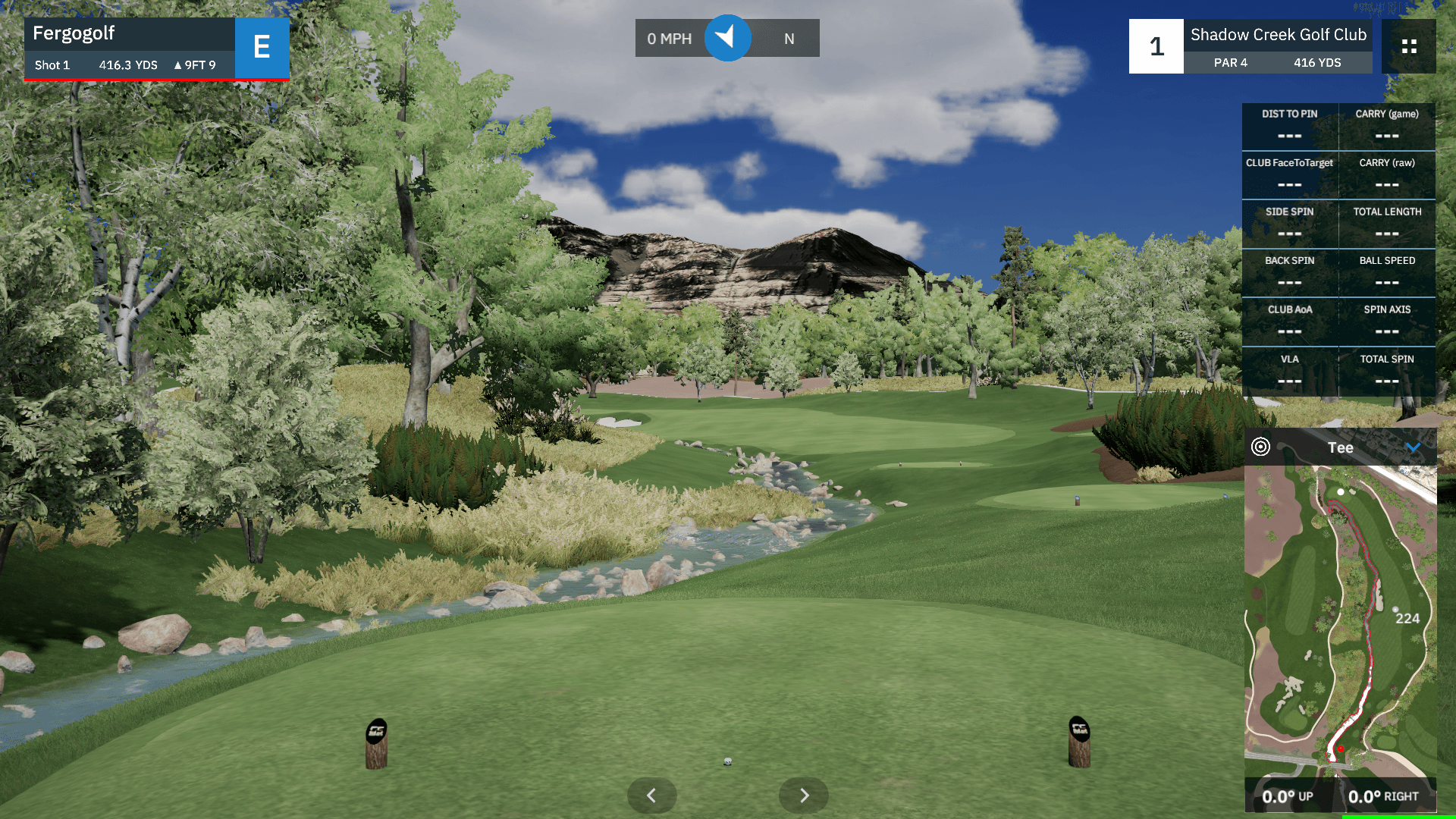The image size is (1456, 819).
Task: Click the bullseye target icon on minimap
Action: (1260, 447)
